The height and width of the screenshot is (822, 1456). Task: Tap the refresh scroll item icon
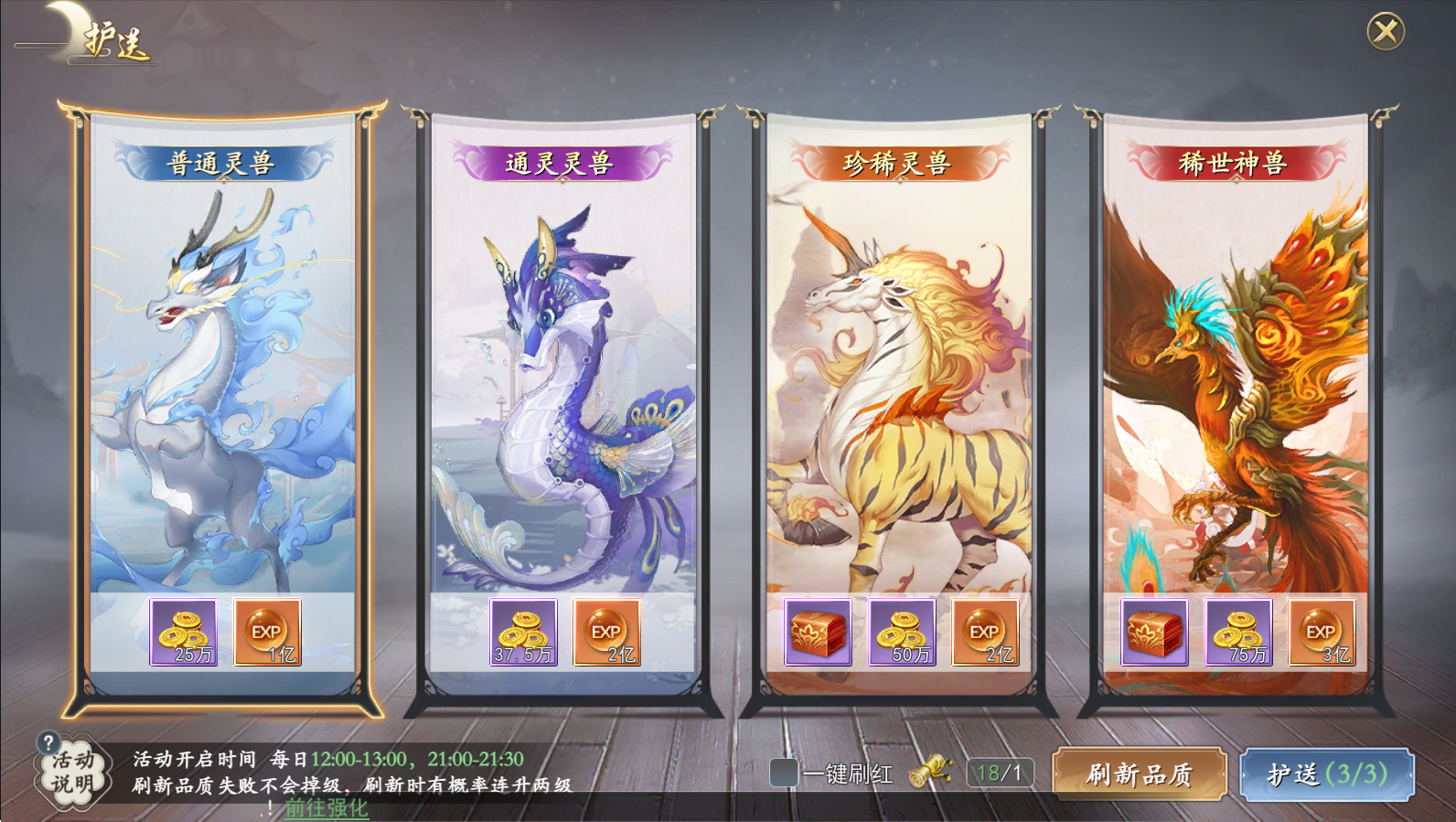click(929, 771)
